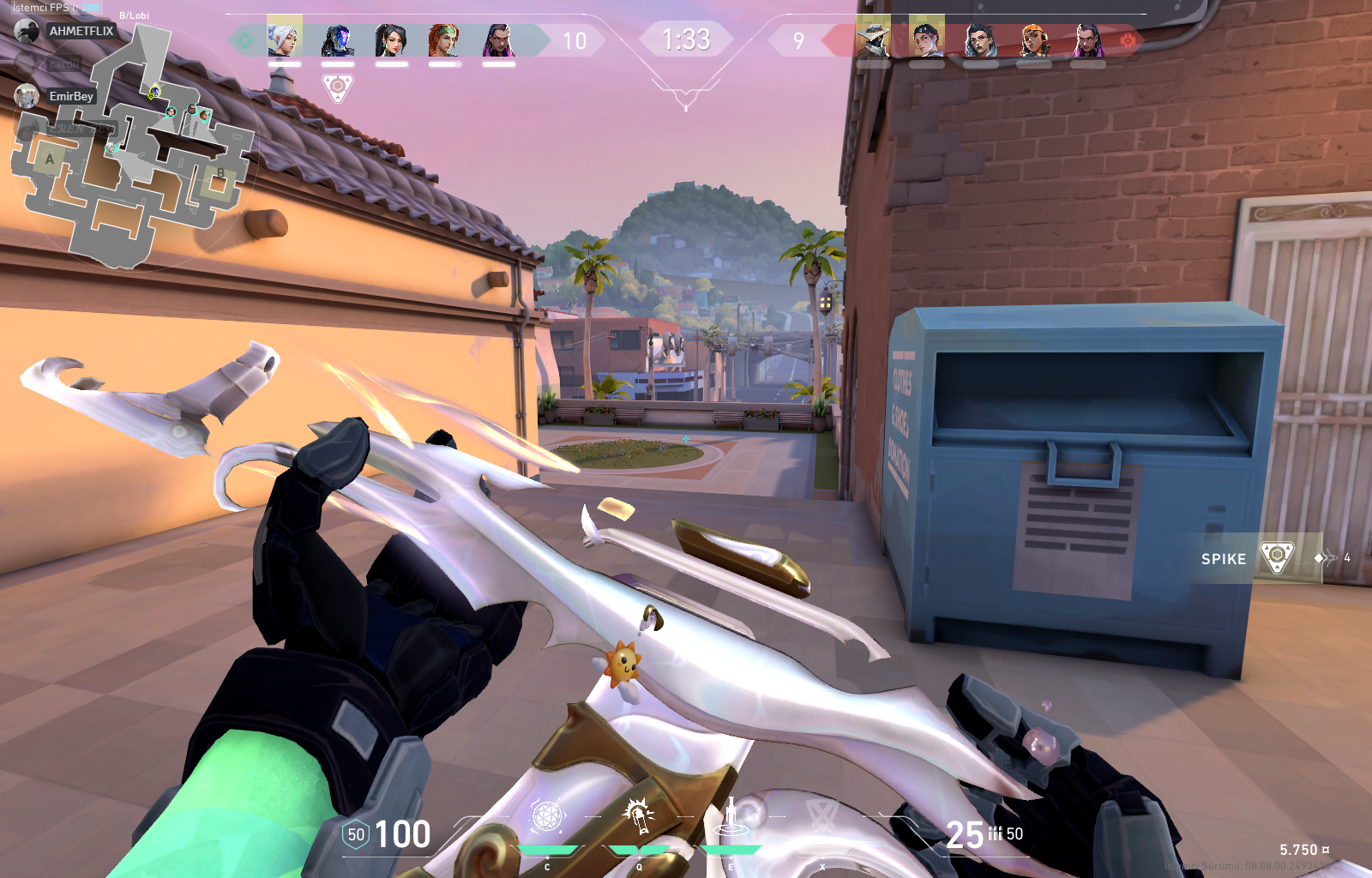Click the greyed-out X ultimate ability icon
Viewport: 1372px width, 878px height.
[821, 815]
